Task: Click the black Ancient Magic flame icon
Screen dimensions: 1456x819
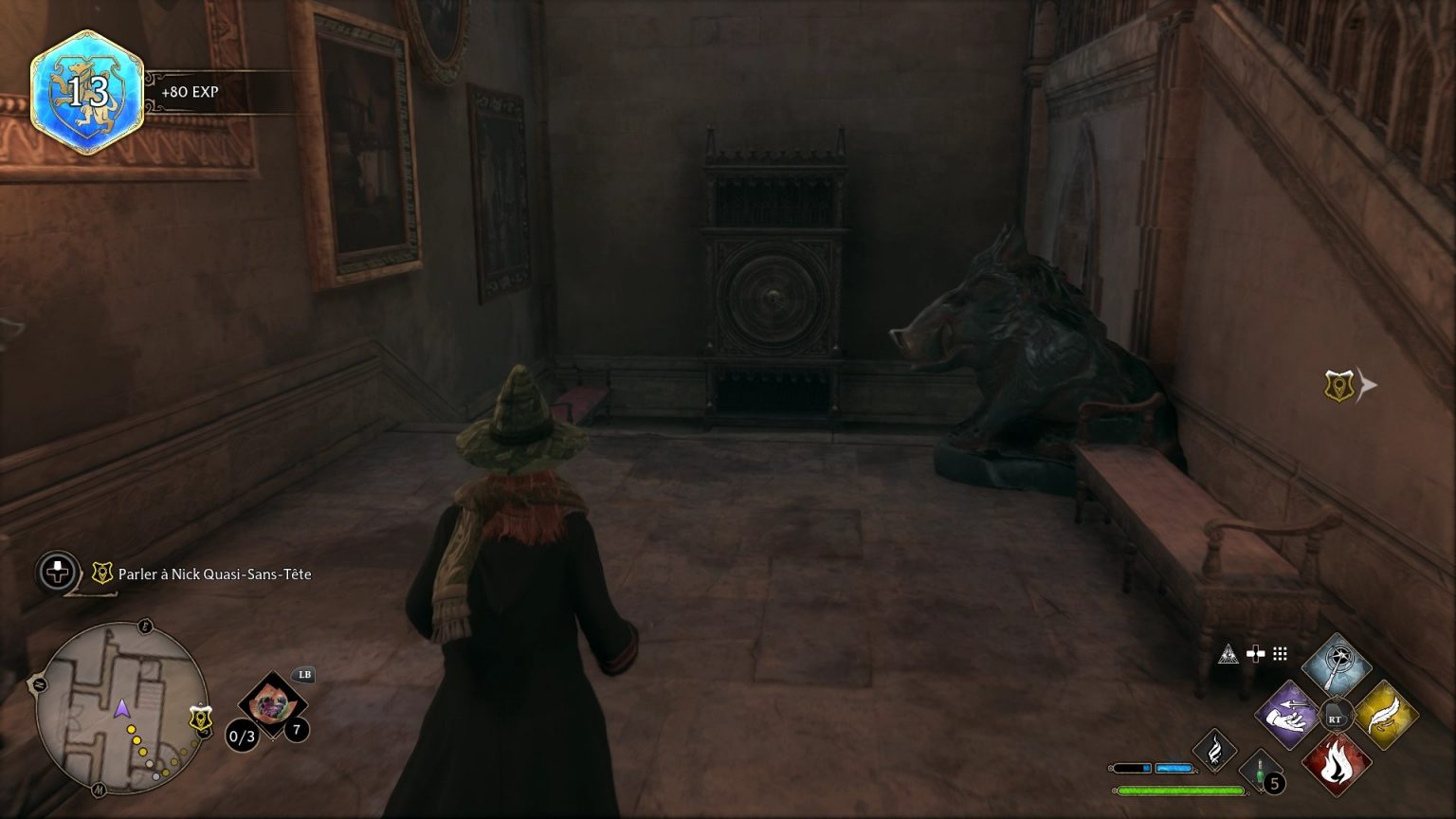Action: (x=1215, y=752)
